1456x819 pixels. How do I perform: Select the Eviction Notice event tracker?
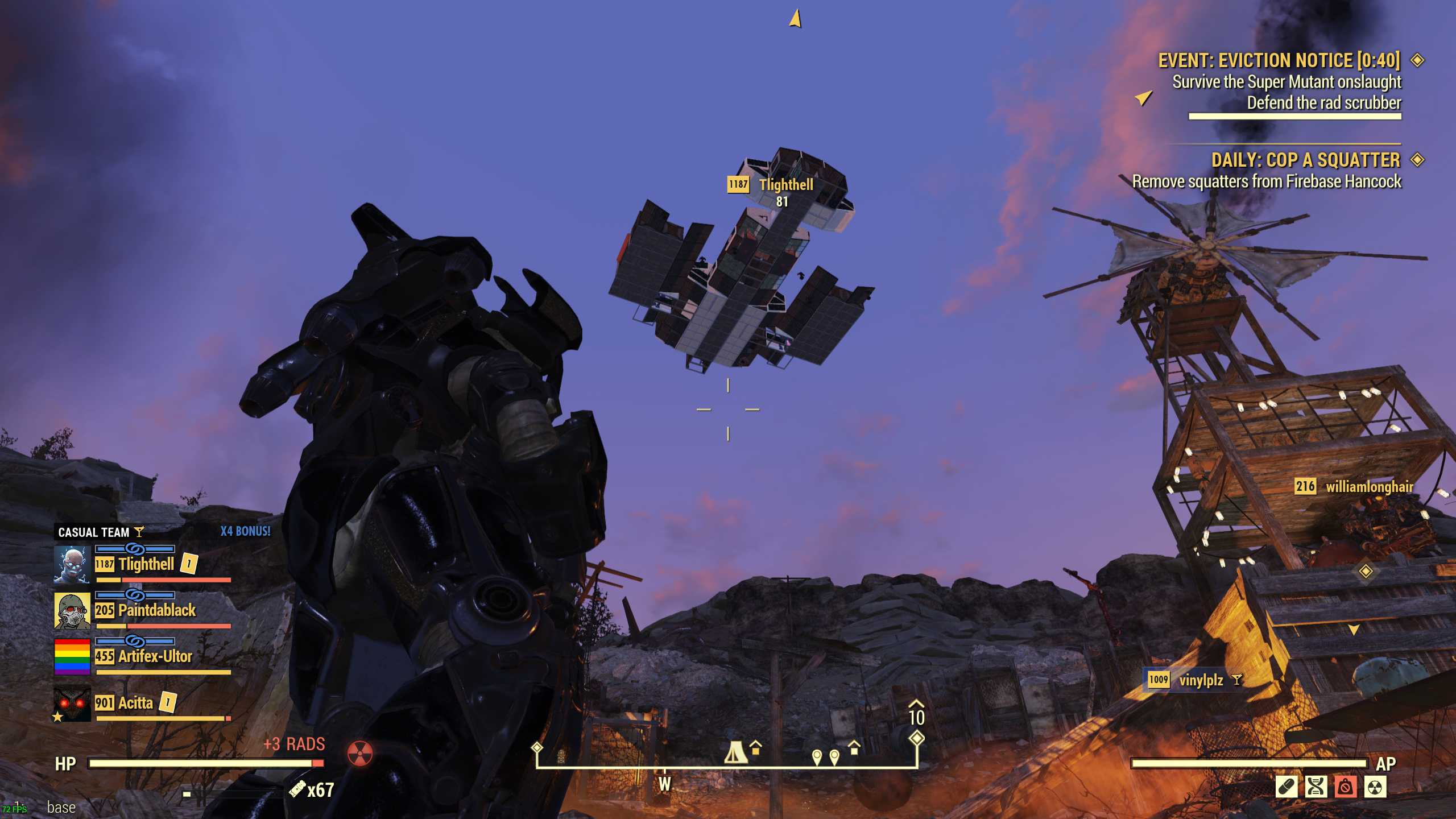[1279, 60]
